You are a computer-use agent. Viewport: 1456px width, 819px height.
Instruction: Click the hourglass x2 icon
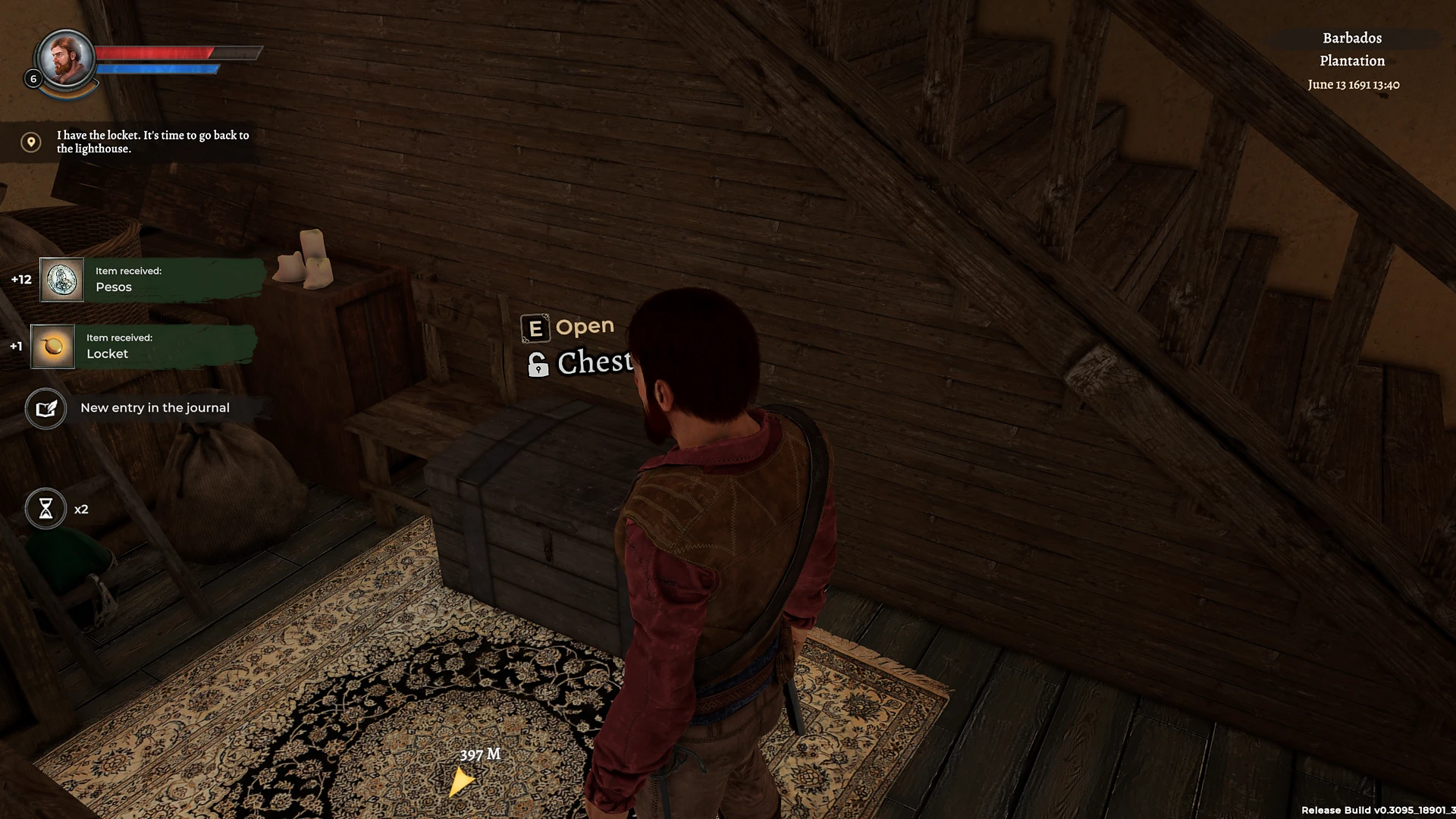[45, 509]
